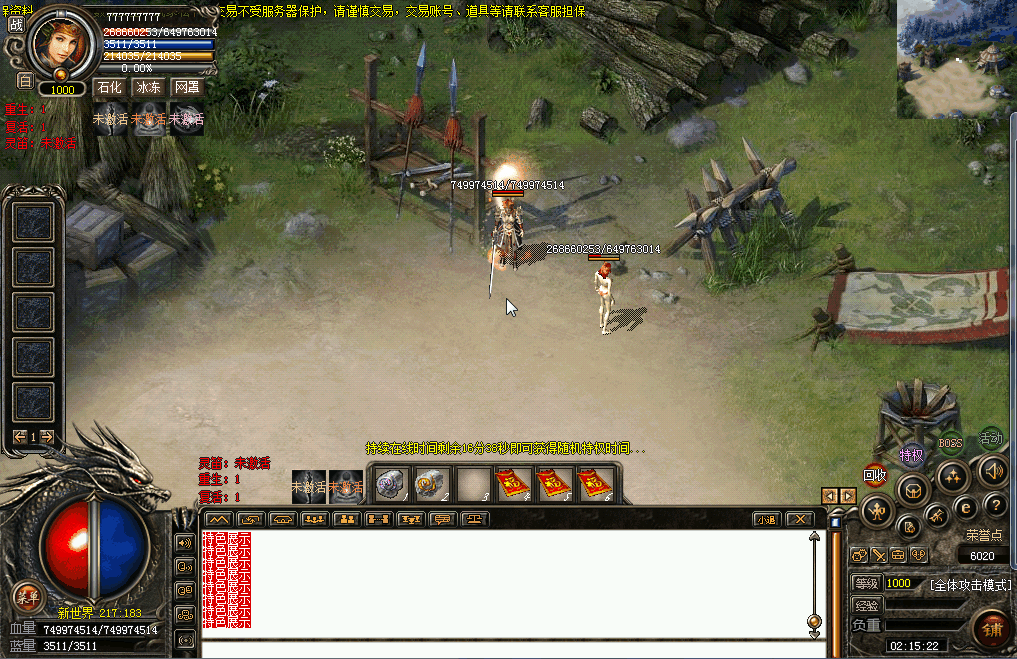Open the 铺 shop button

pos(992,629)
